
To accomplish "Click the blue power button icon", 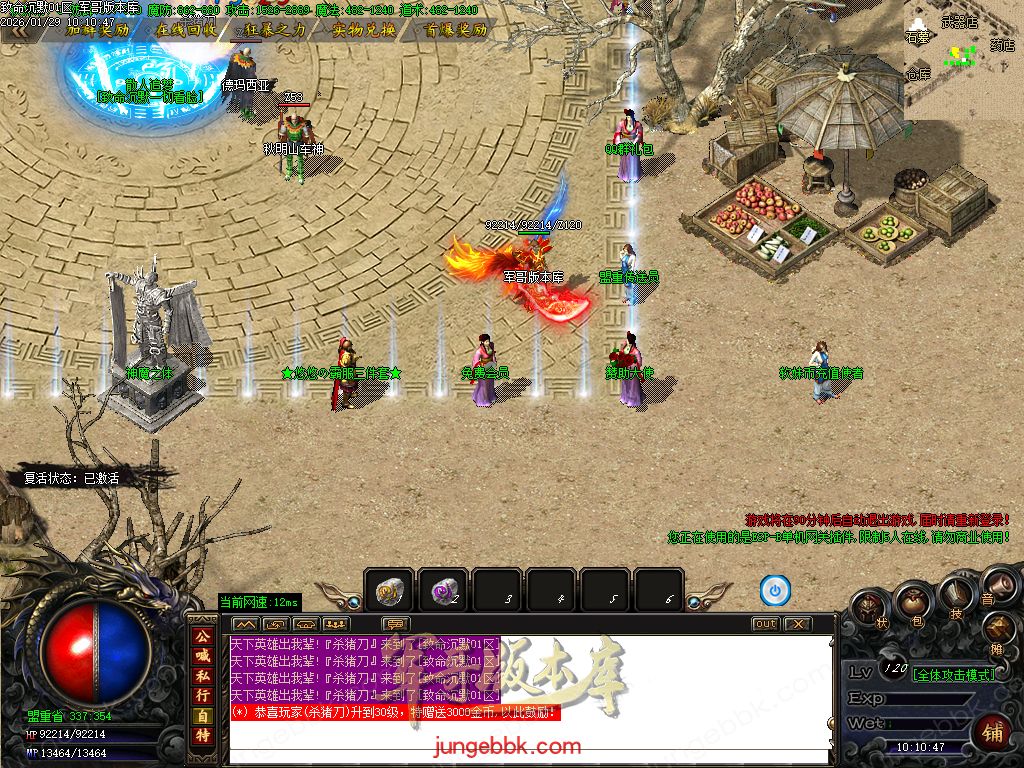I will click(x=775, y=591).
